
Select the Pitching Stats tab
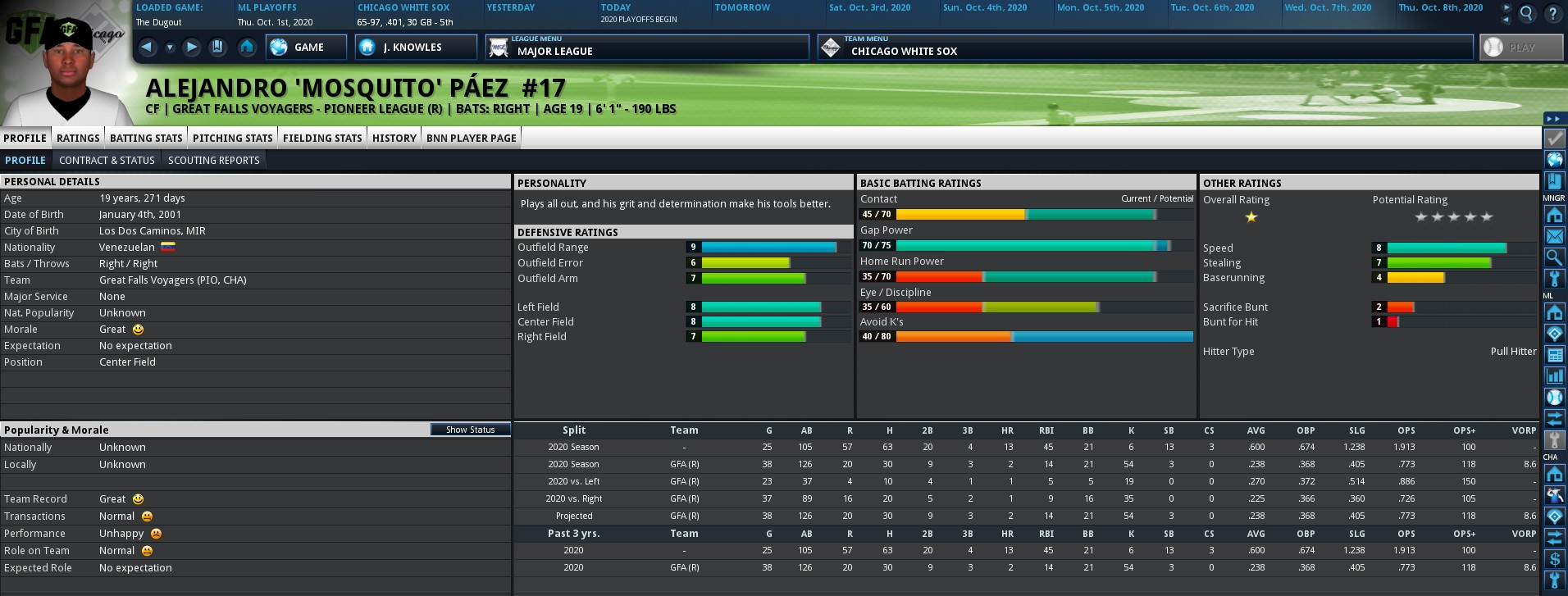point(232,138)
